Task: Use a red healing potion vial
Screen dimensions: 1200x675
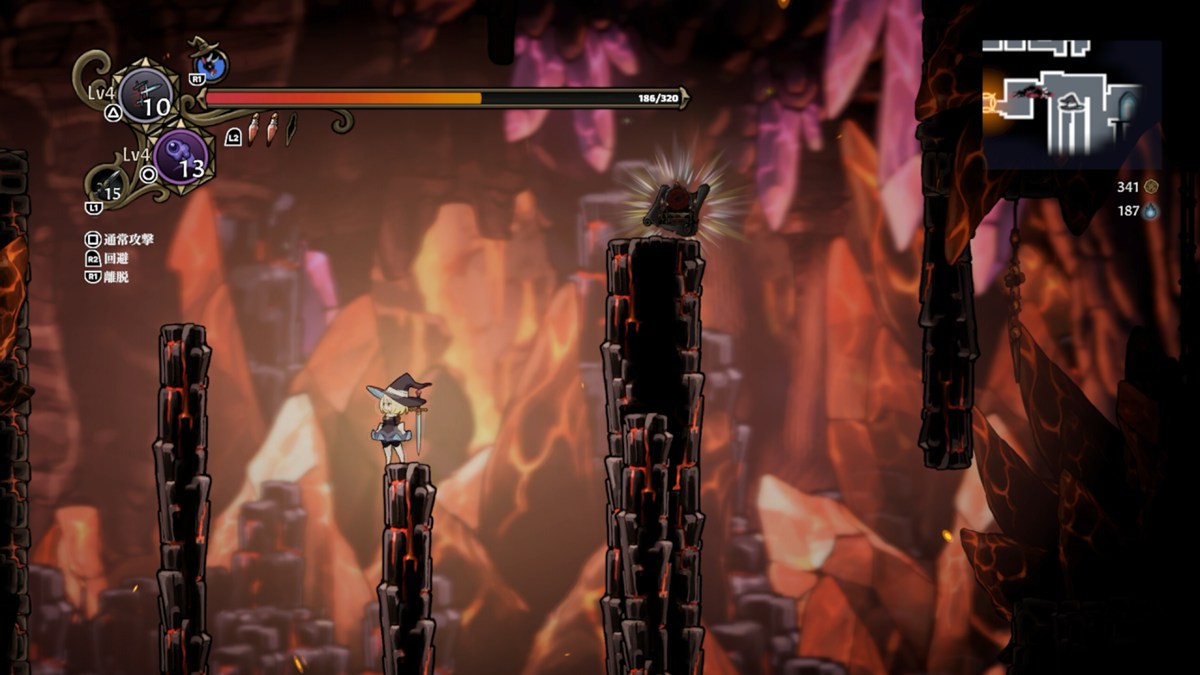Action: click(254, 130)
